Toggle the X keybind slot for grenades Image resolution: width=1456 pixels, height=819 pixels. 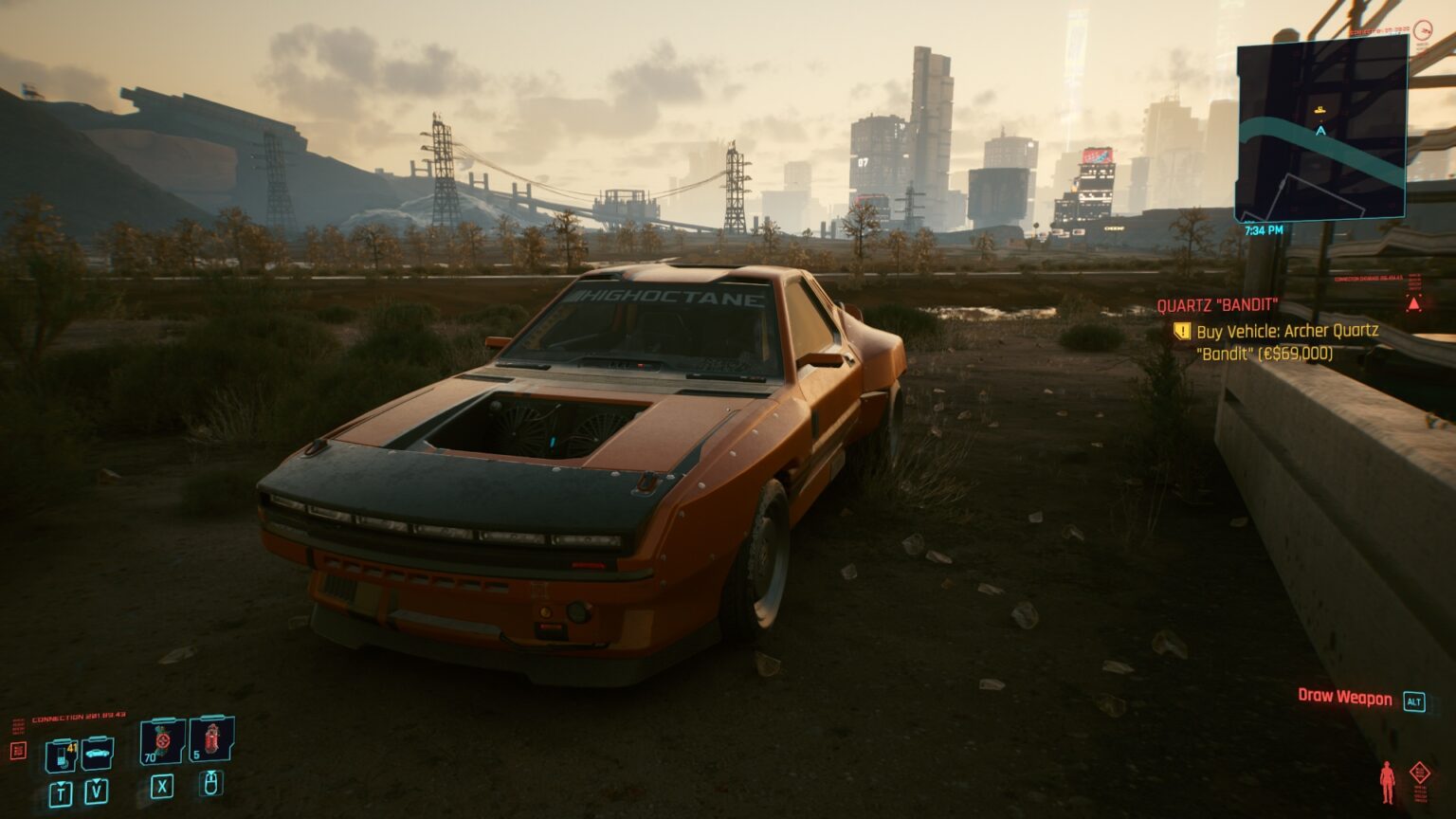point(162,788)
